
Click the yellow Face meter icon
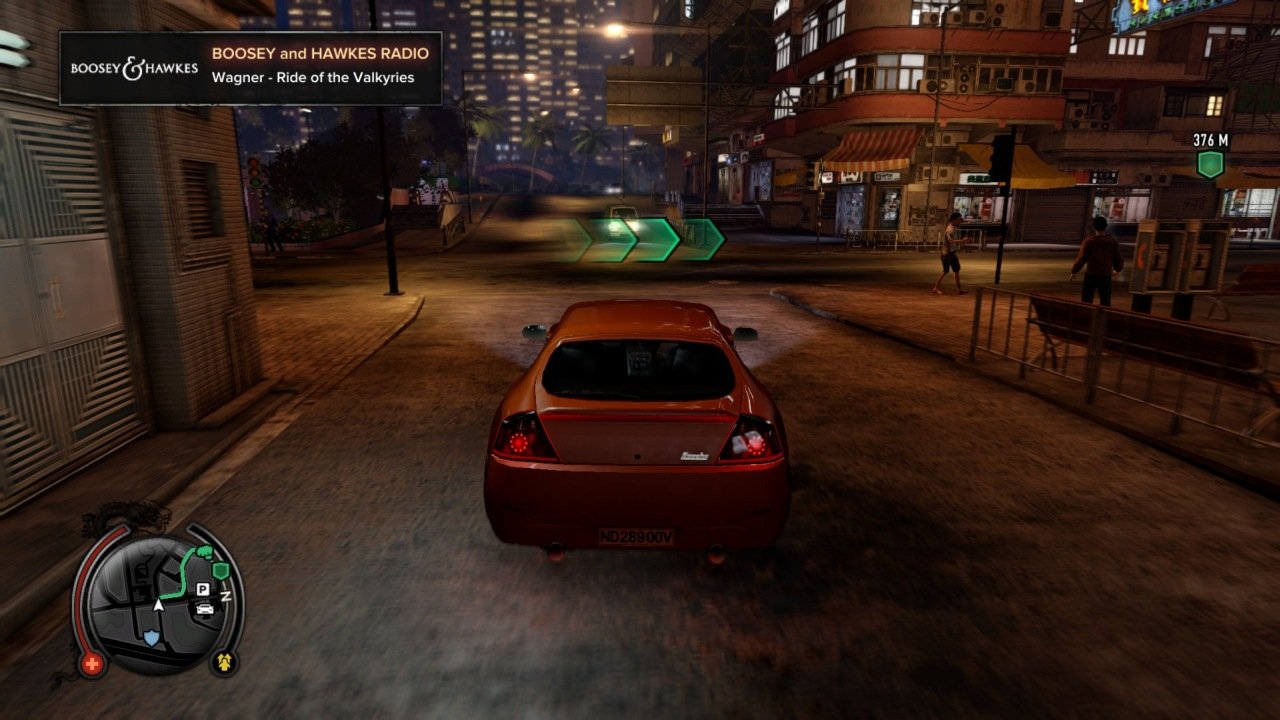pos(223,661)
